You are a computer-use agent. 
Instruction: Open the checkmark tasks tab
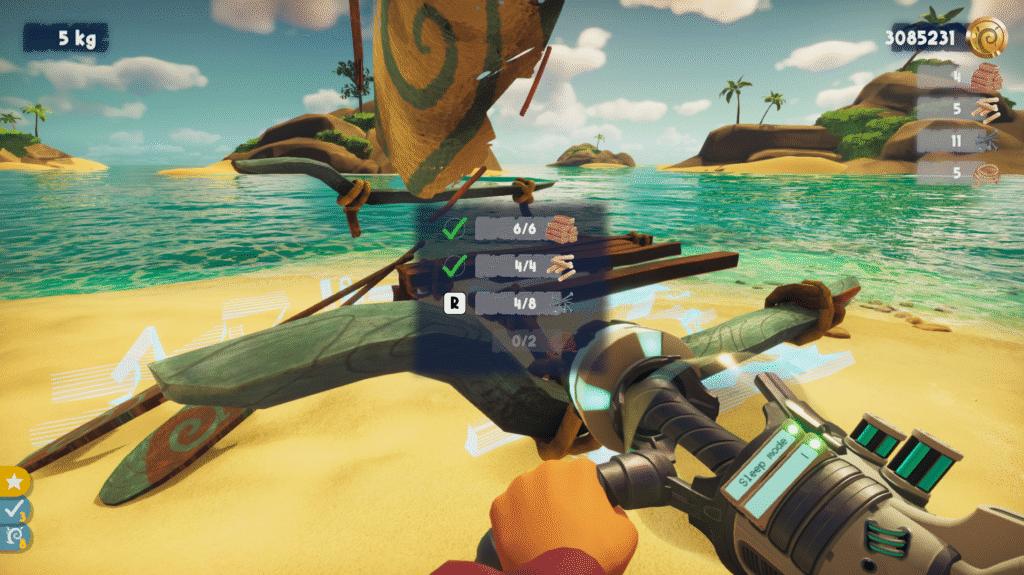click(x=15, y=510)
